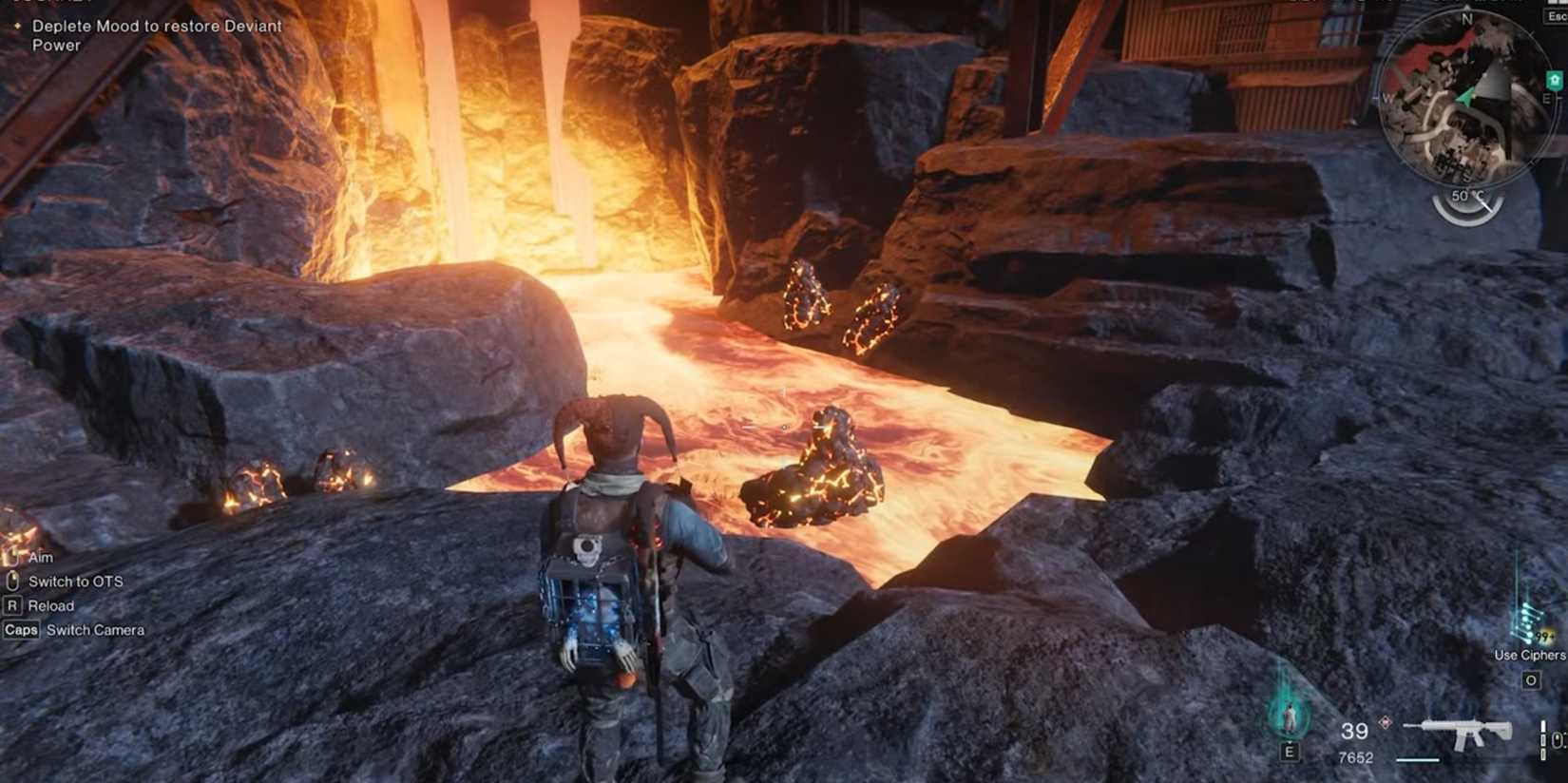Select the assault rifle weapon icon

click(x=1466, y=732)
